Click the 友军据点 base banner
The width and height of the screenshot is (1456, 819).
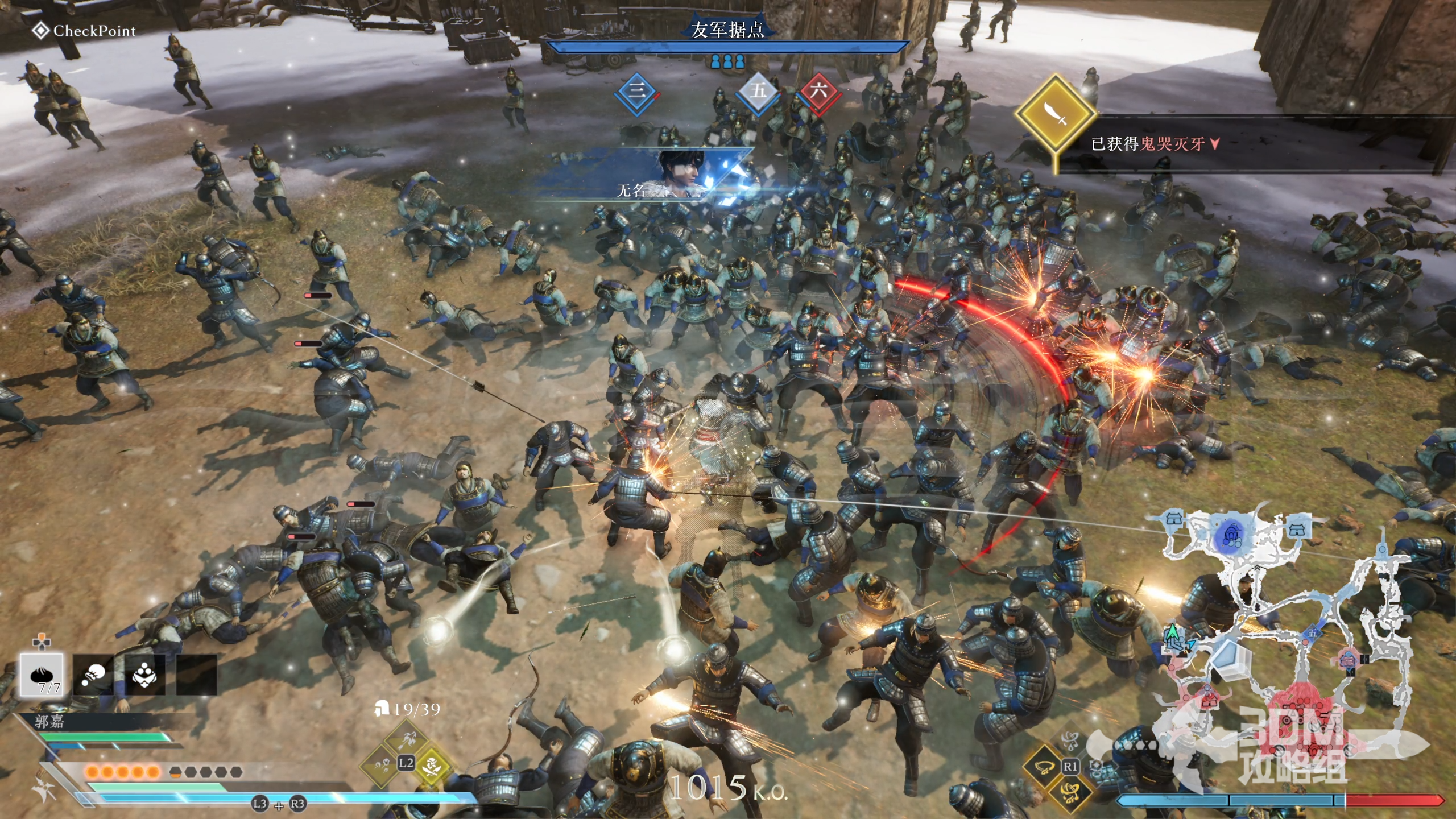point(727,30)
